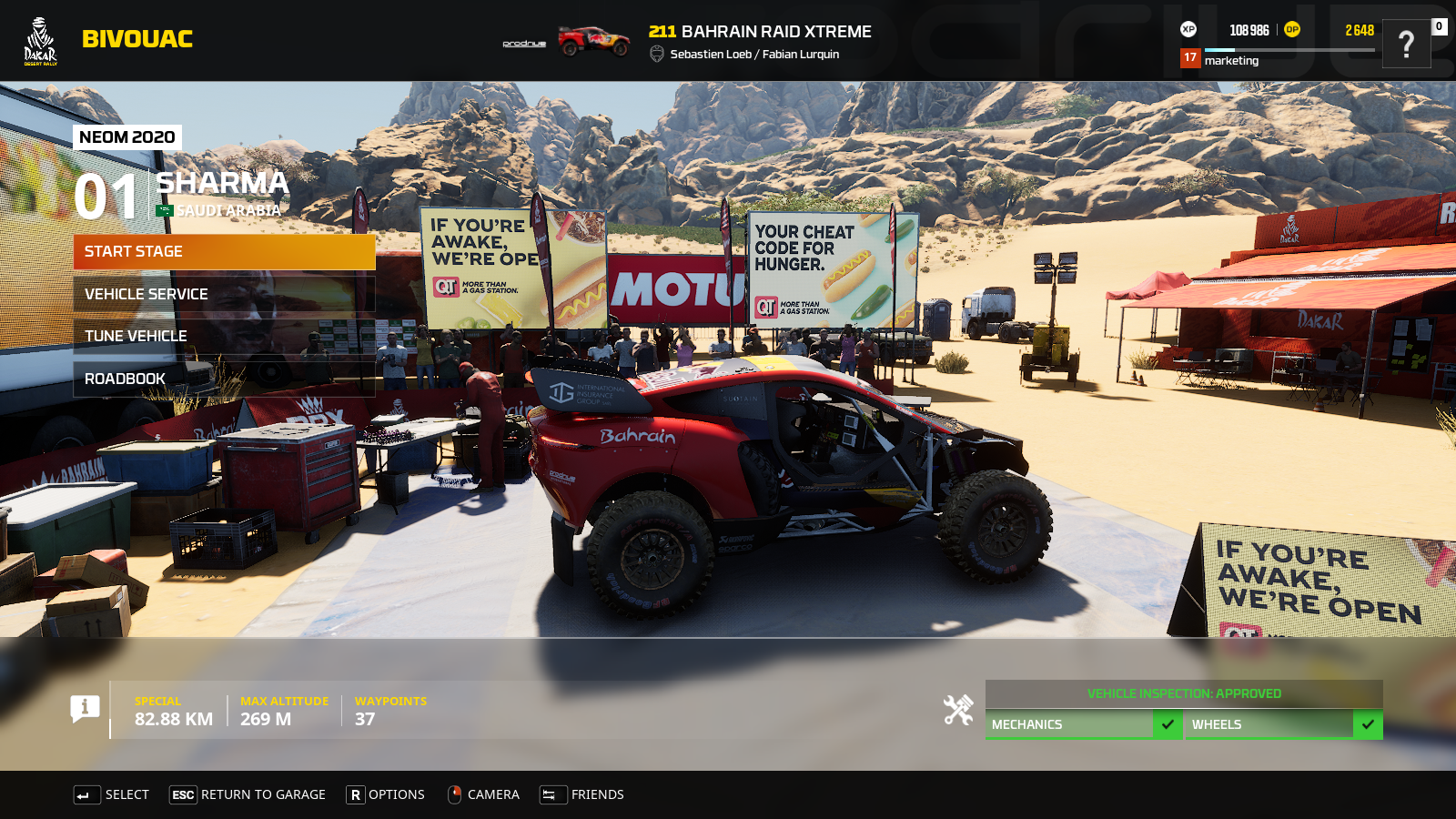This screenshot has height=819, width=1456.
Task: Click the yellow DP currency icon
Action: coord(1291,29)
